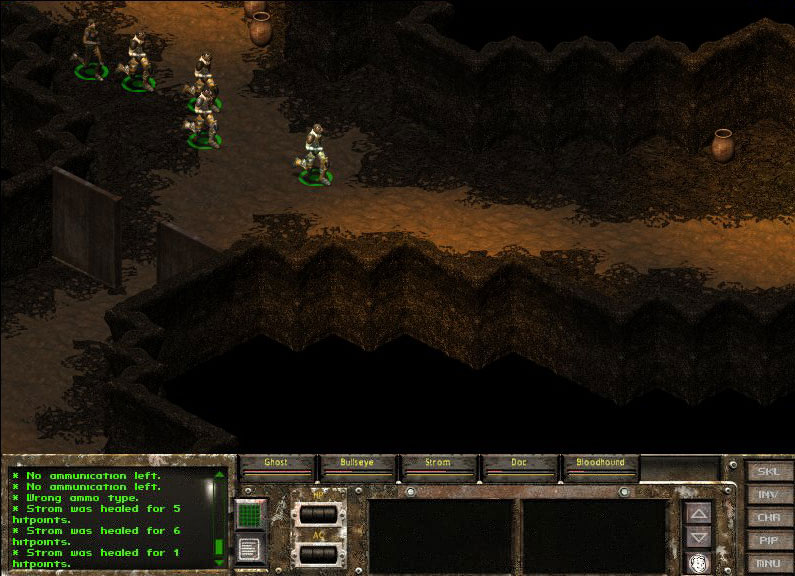Viewport: 795px width, 576px height.
Task: Select squad member Ghost
Action: 276,463
